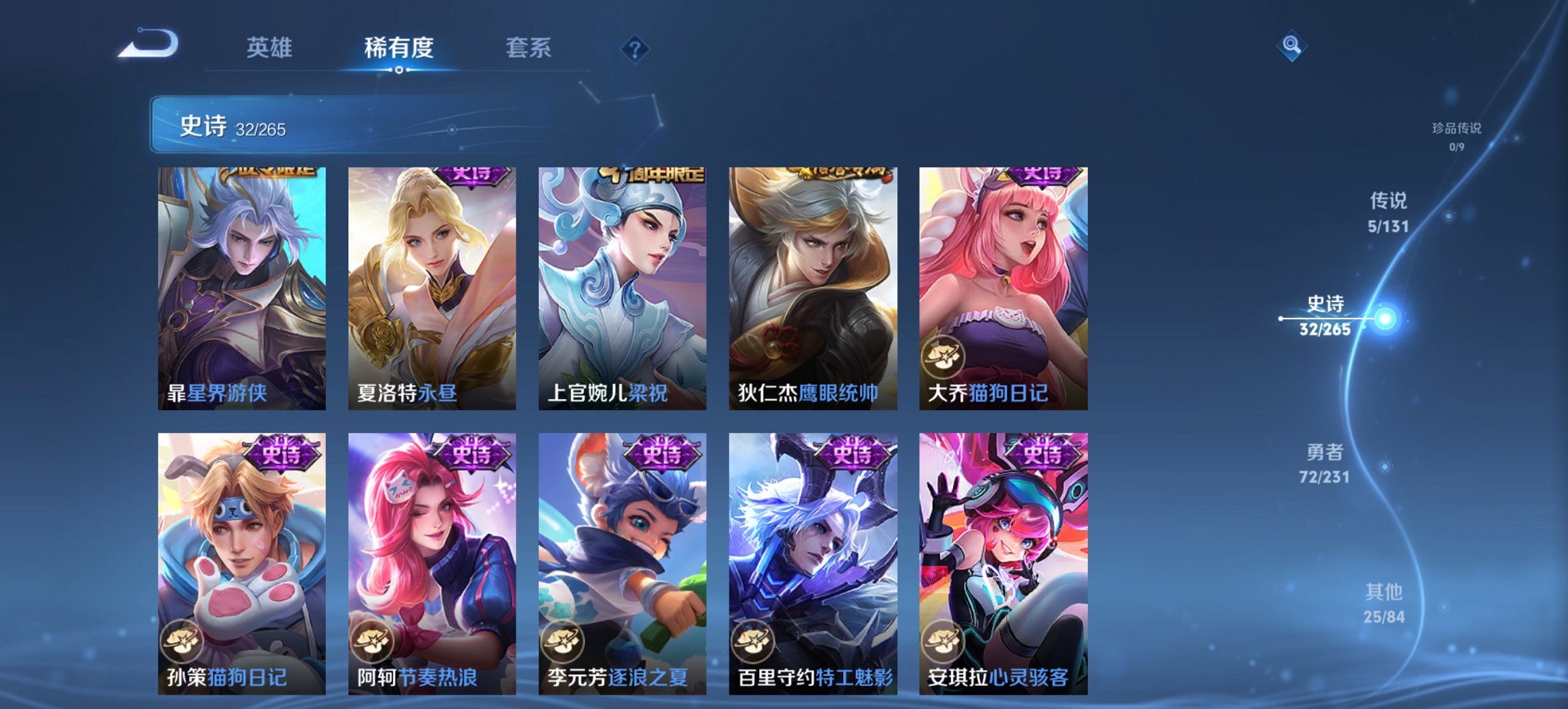Open the search magnifier icon at top right
This screenshot has width=1568, height=709.
point(1291,46)
